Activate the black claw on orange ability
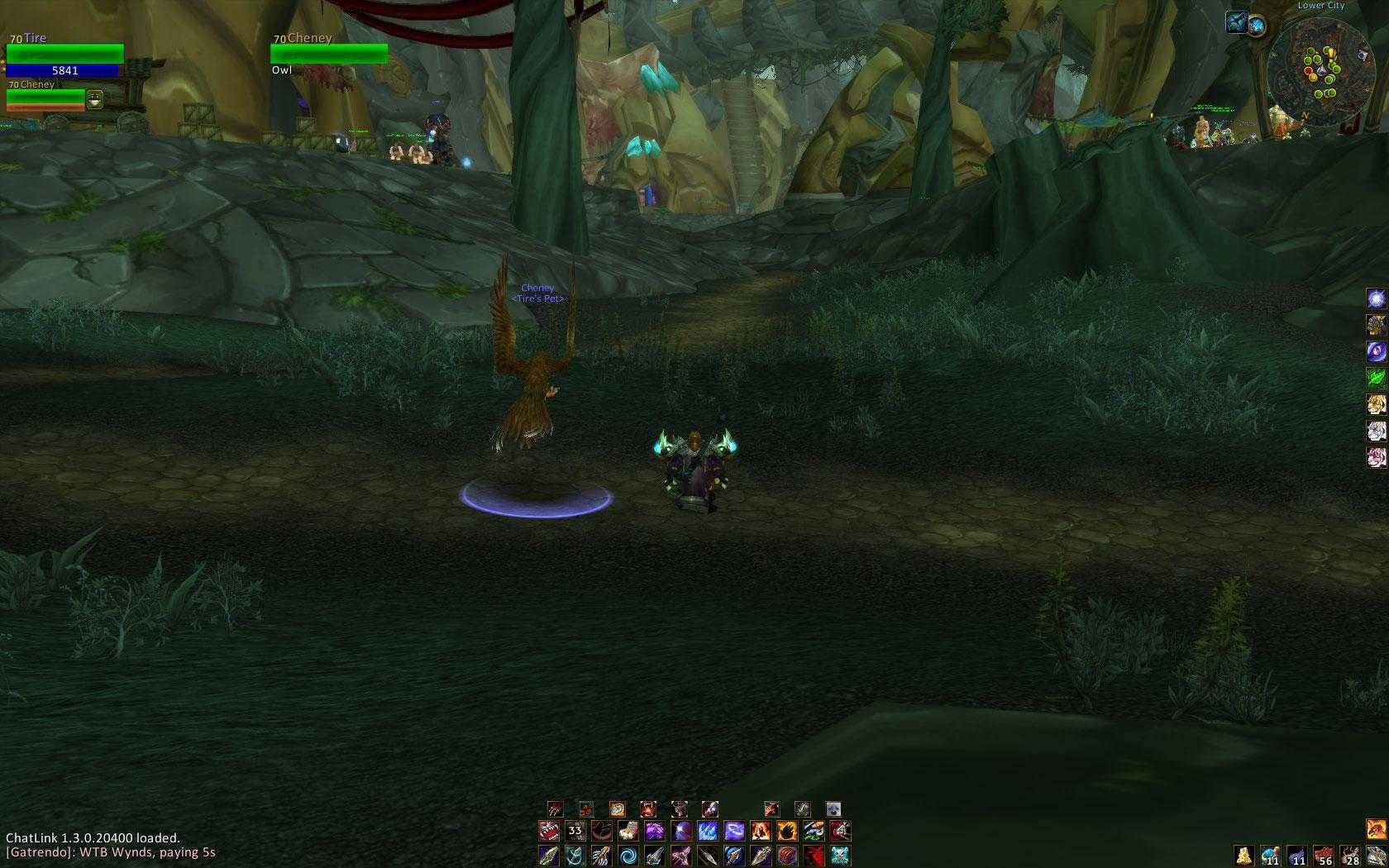Viewport: 1389px width, 868px height. [x=787, y=830]
